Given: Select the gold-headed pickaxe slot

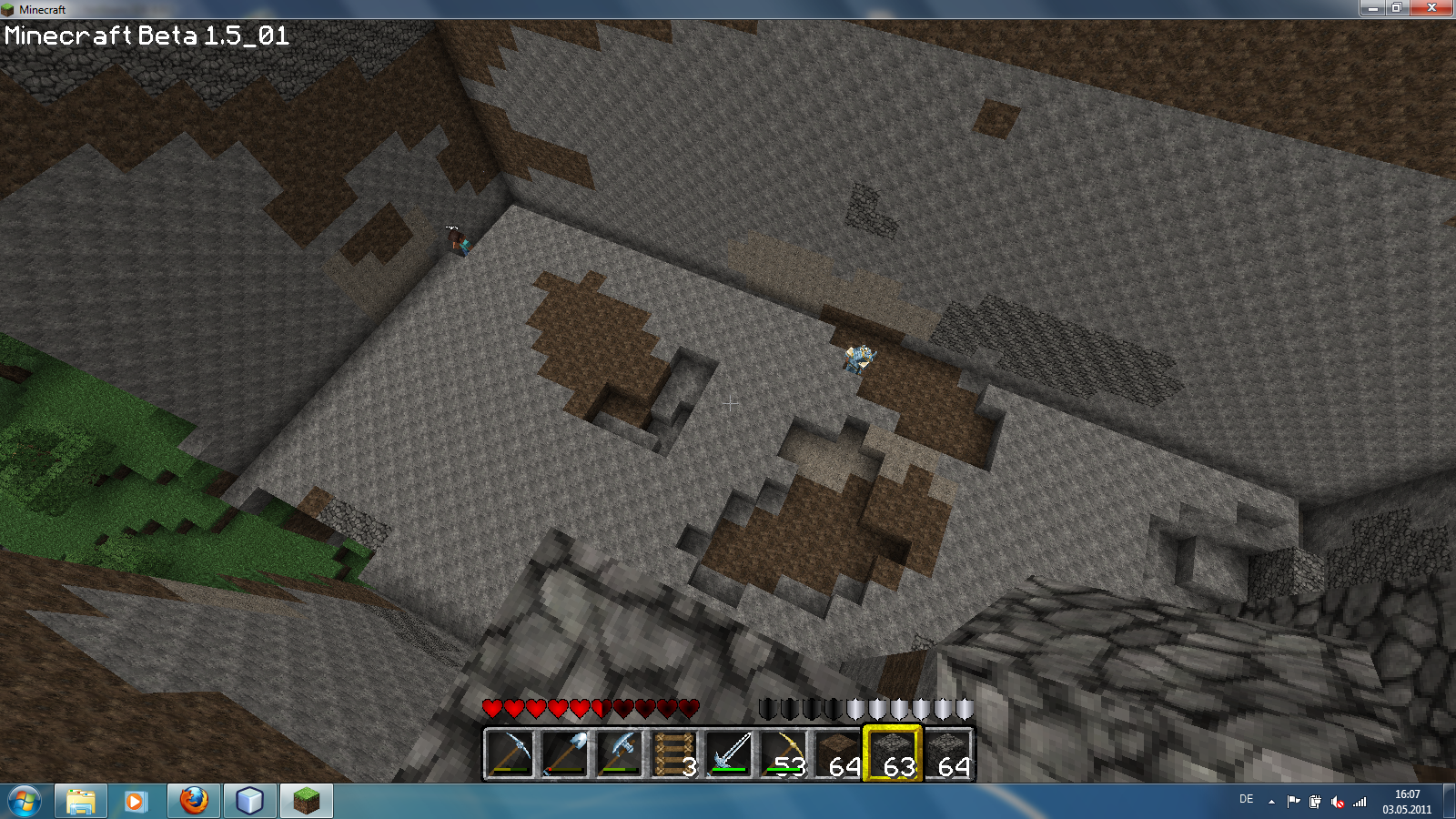Looking at the screenshot, I should click(783, 753).
